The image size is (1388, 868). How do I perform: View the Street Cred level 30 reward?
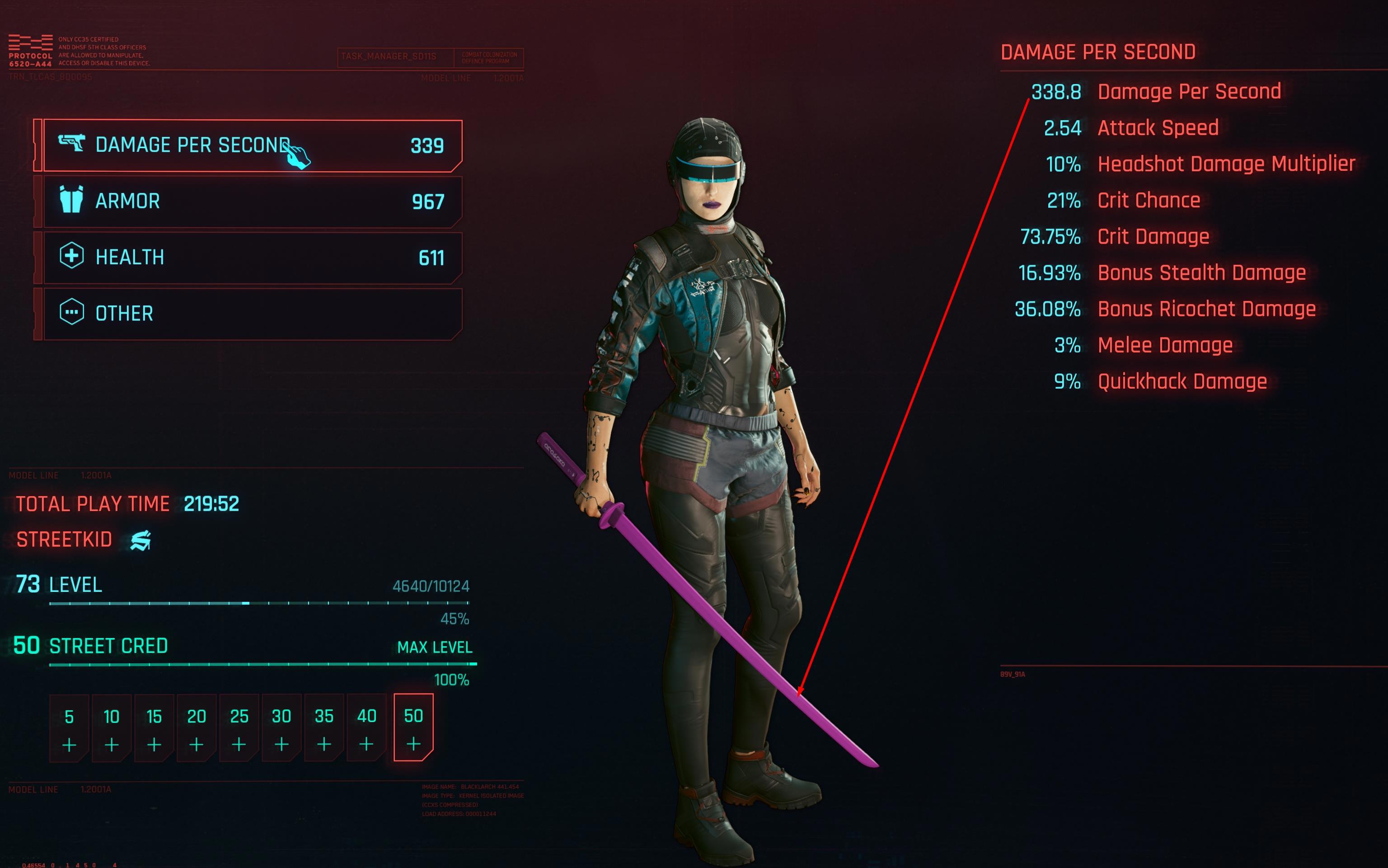click(x=281, y=728)
